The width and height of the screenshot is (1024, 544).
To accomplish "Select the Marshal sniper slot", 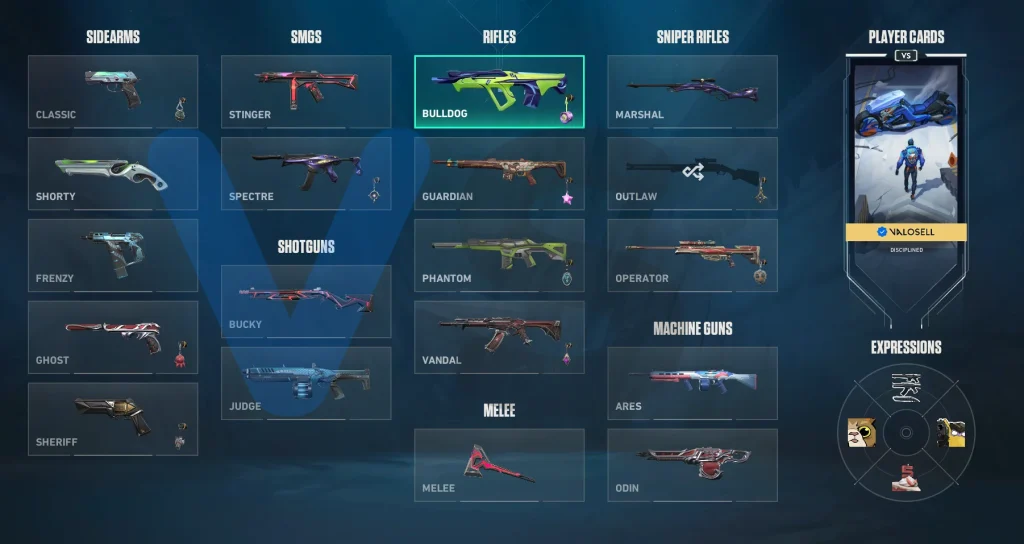I will click(692, 92).
